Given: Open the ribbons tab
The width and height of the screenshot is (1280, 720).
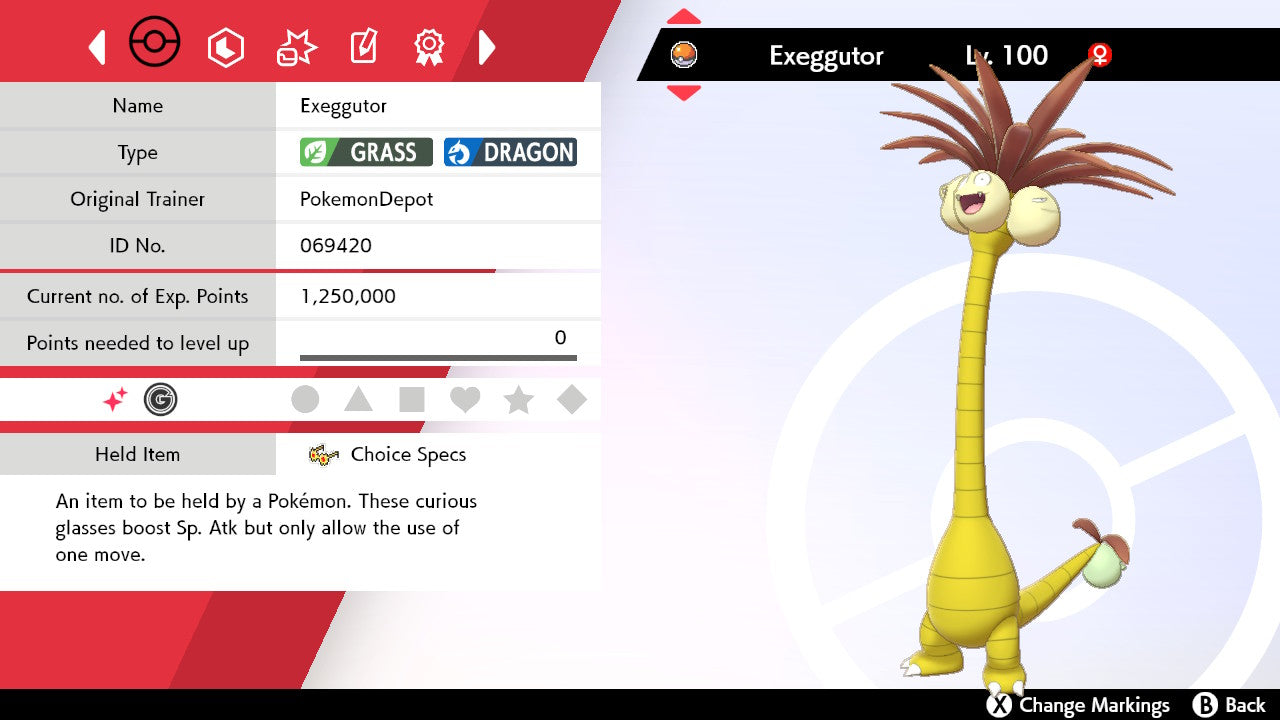Looking at the screenshot, I should point(429,45).
